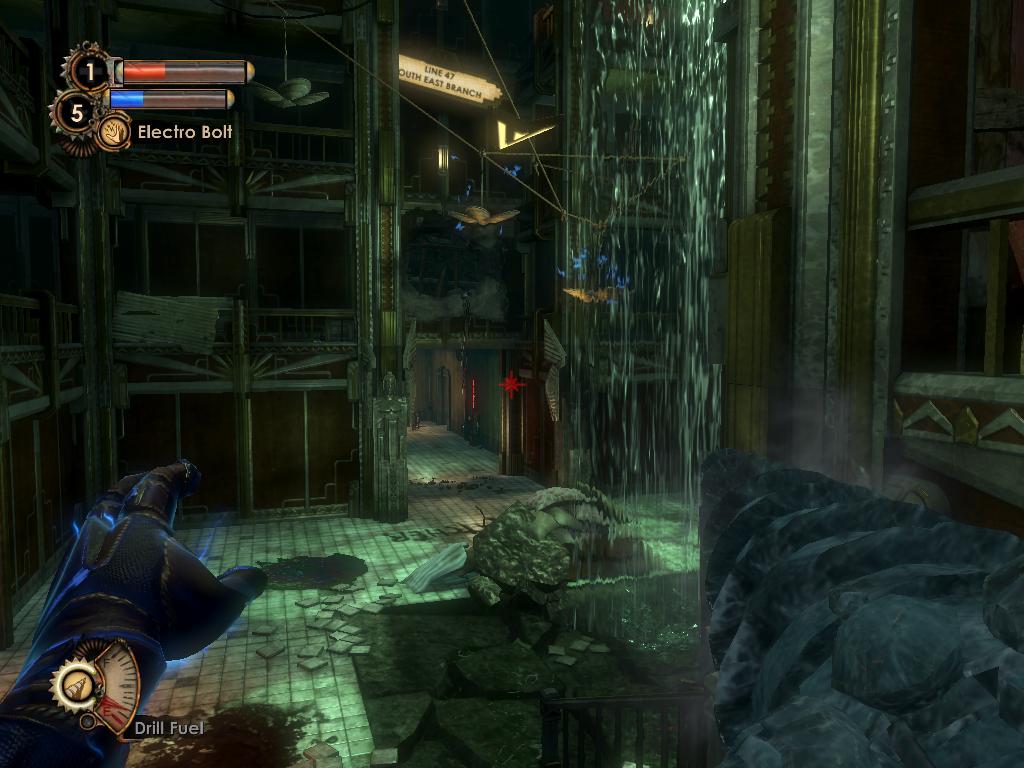Select the Electro Bolt plasmid hand icon
The image size is (1024, 768).
(116, 131)
